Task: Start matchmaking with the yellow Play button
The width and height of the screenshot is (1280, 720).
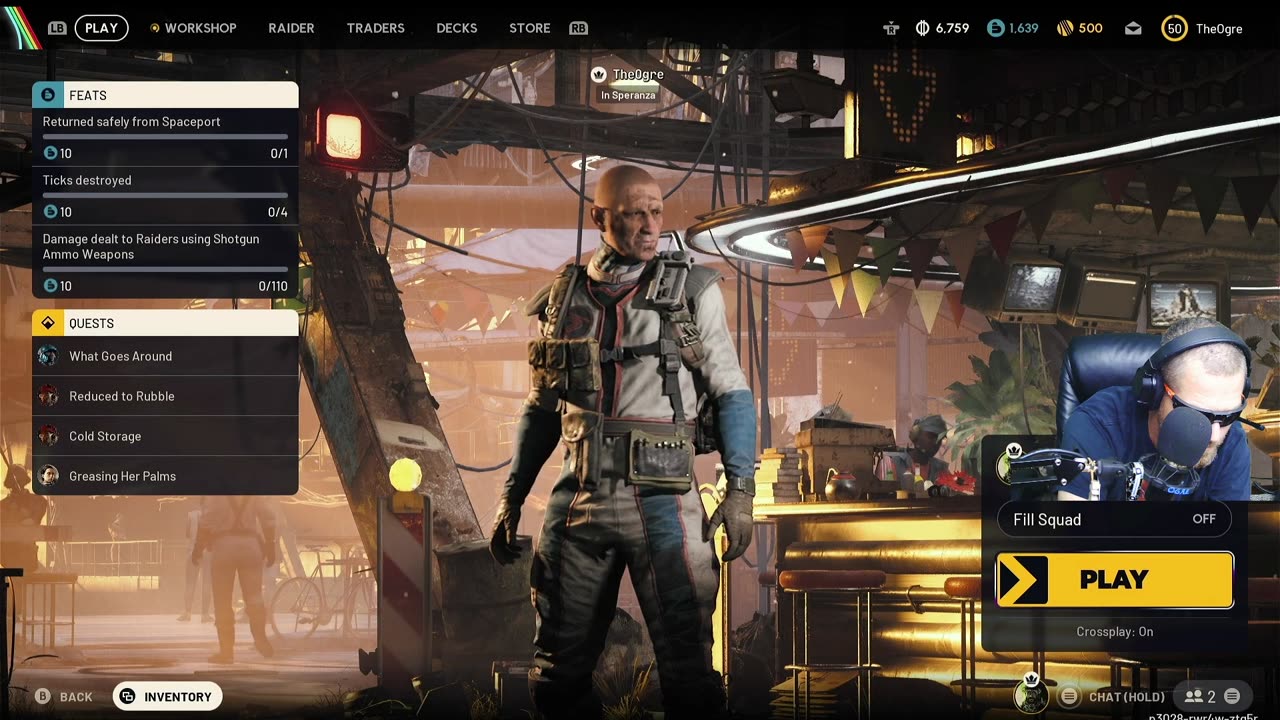Action: click(1114, 580)
